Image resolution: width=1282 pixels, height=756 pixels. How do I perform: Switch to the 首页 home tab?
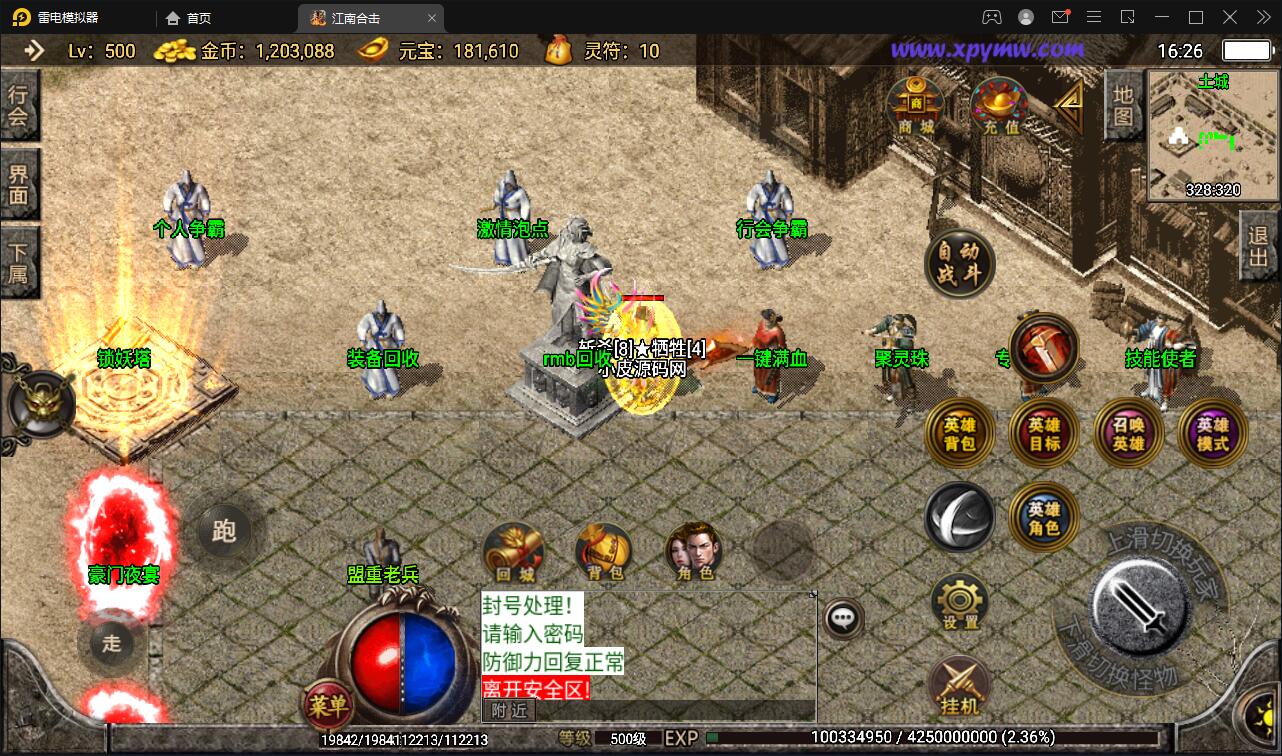186,17
